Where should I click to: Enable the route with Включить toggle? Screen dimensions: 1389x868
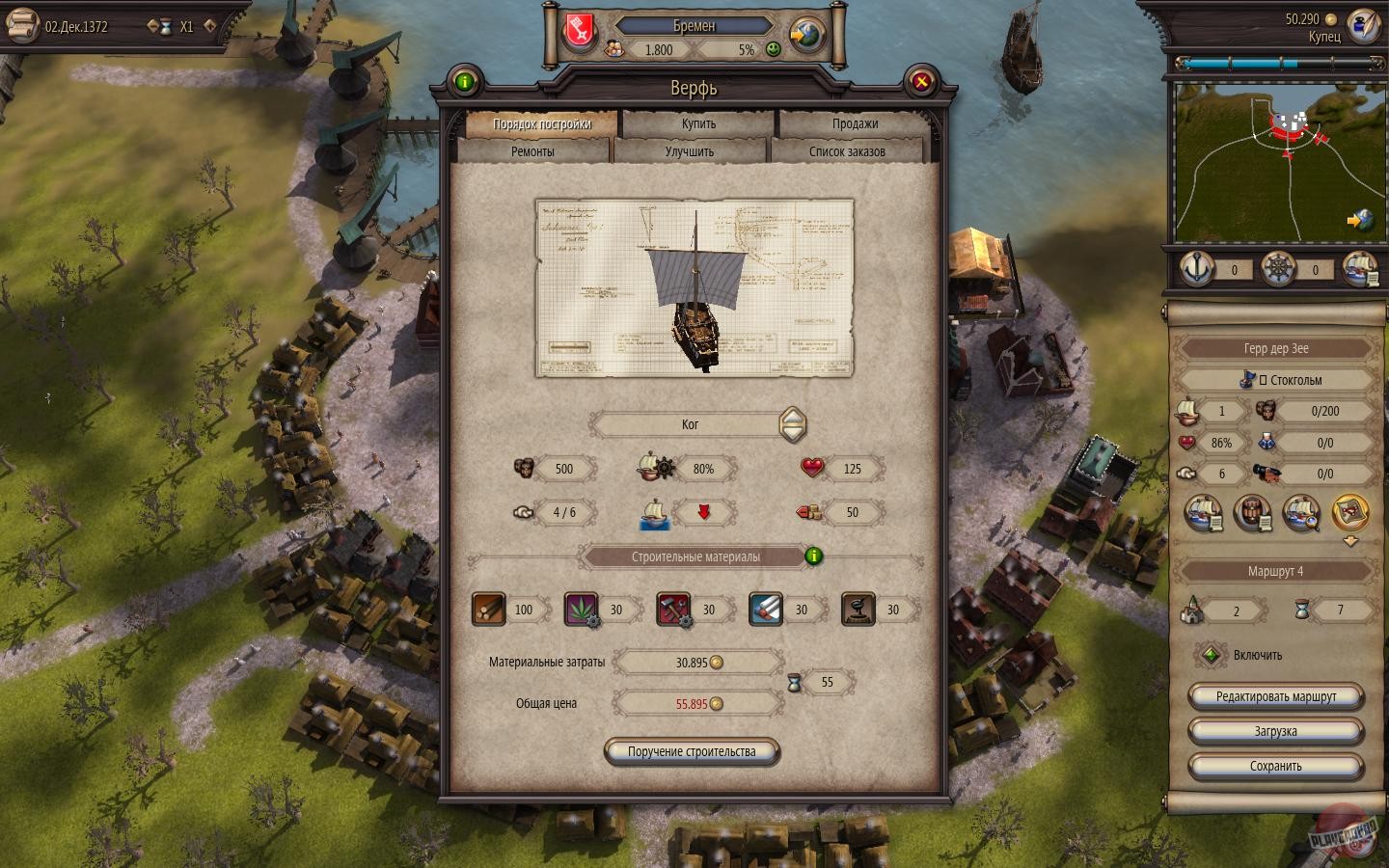[1212, 655]
